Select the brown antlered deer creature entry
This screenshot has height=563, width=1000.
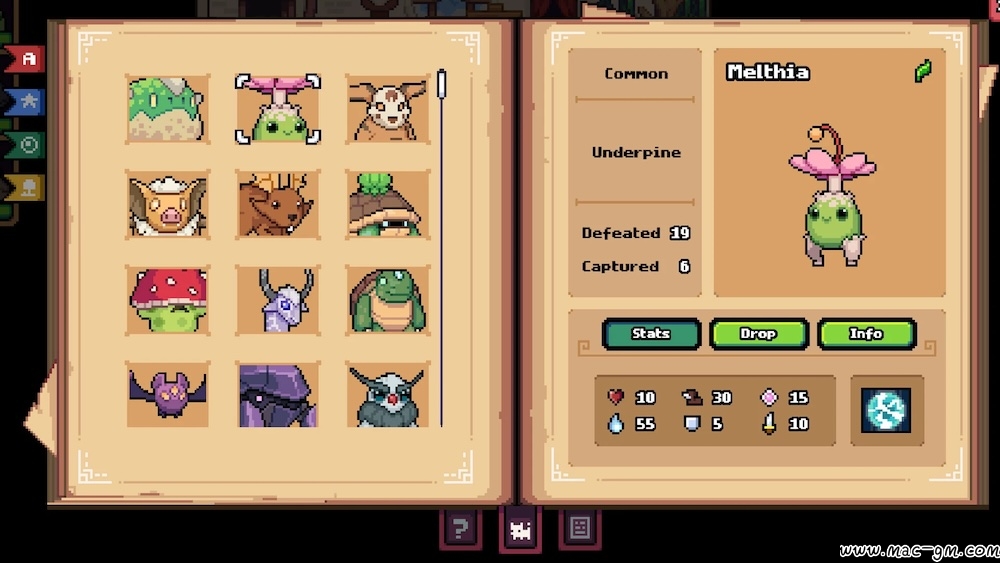(278, 204)
